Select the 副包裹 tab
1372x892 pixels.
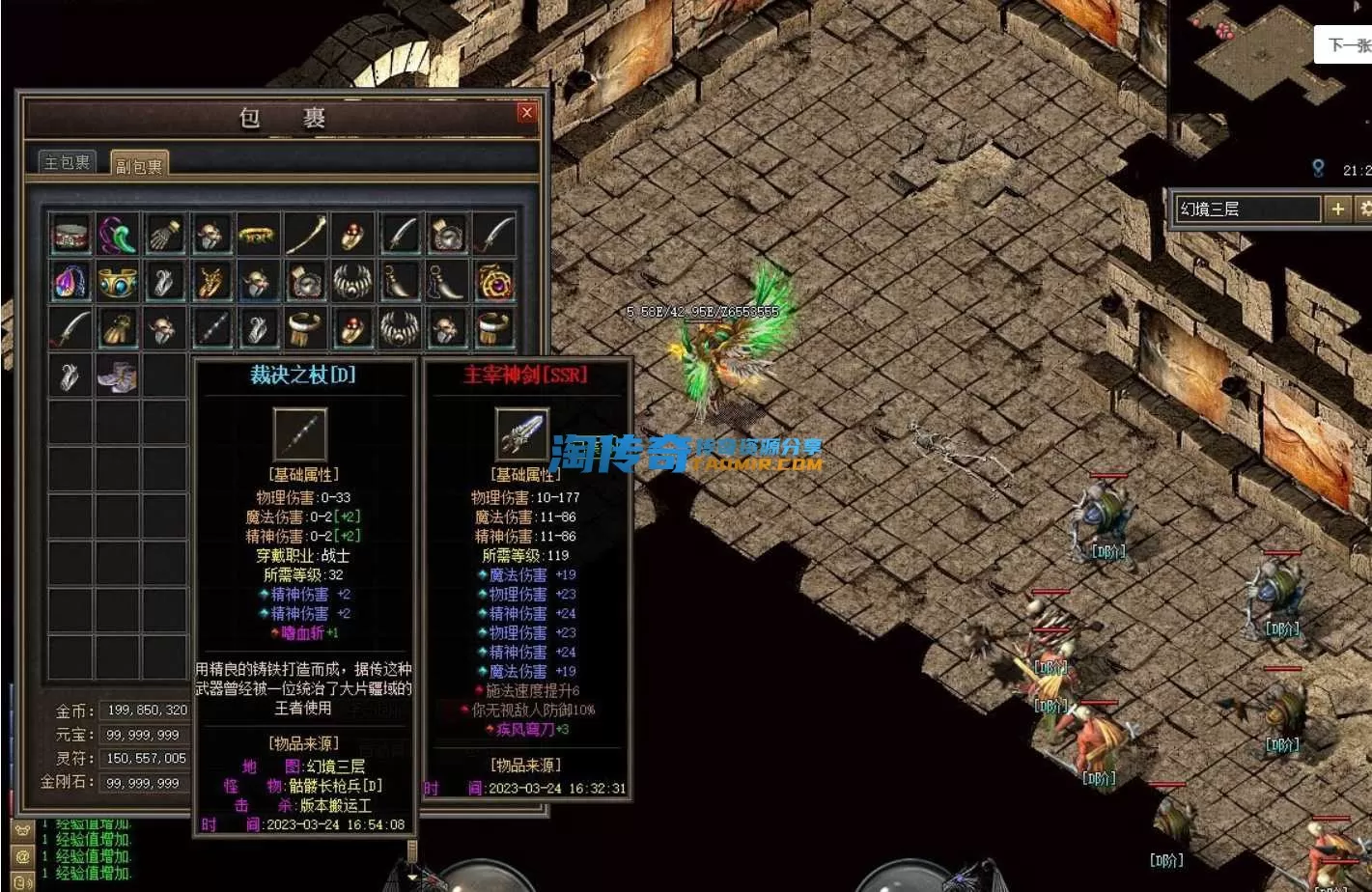(139, 165)
